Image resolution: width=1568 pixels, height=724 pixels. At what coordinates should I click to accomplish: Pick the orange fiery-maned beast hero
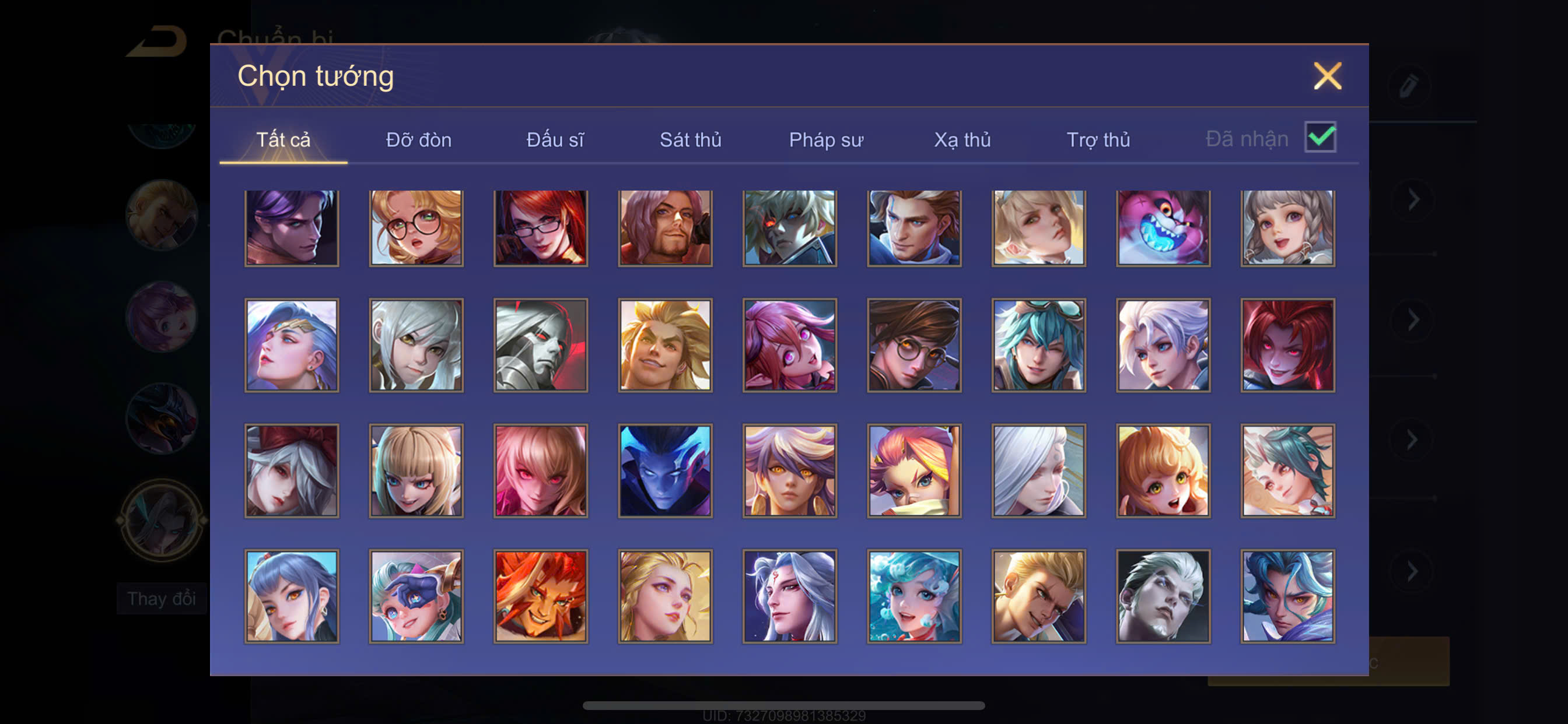pyautogui.click(x=541, y=596)
